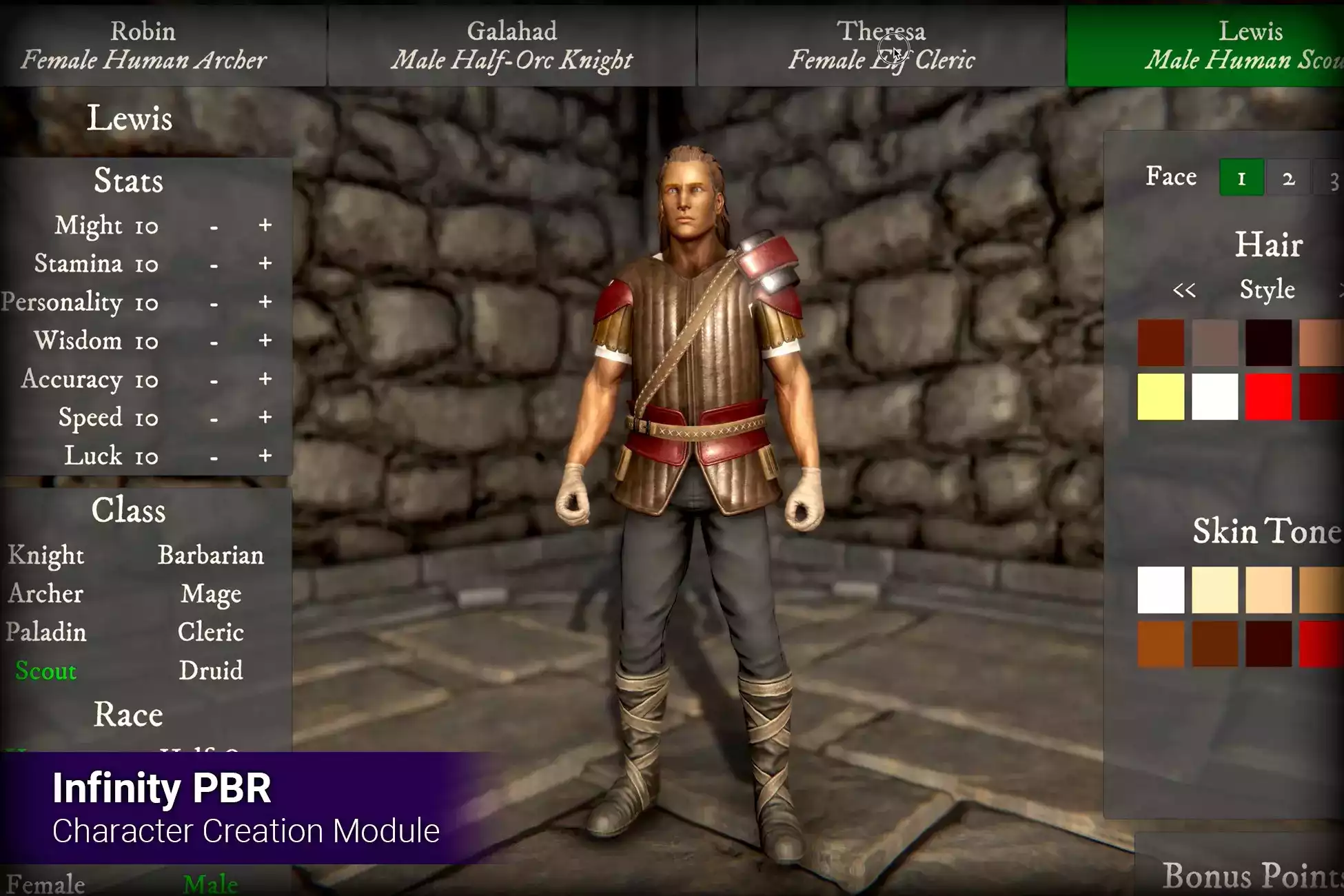Choose the Knight class
Screen dimensions: 1344x896
pyautogui.click(x=46, y=556)
